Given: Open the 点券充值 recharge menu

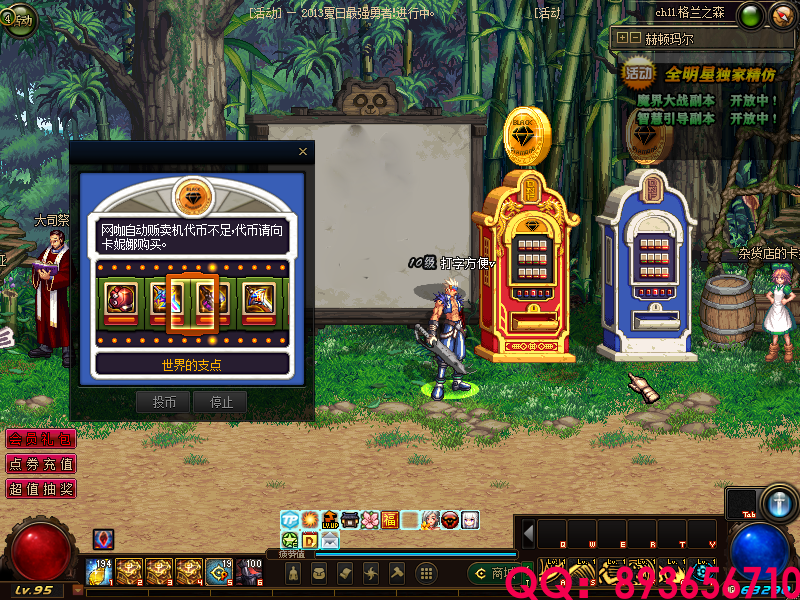Looking at the screenshot, I should click(40, 464).
